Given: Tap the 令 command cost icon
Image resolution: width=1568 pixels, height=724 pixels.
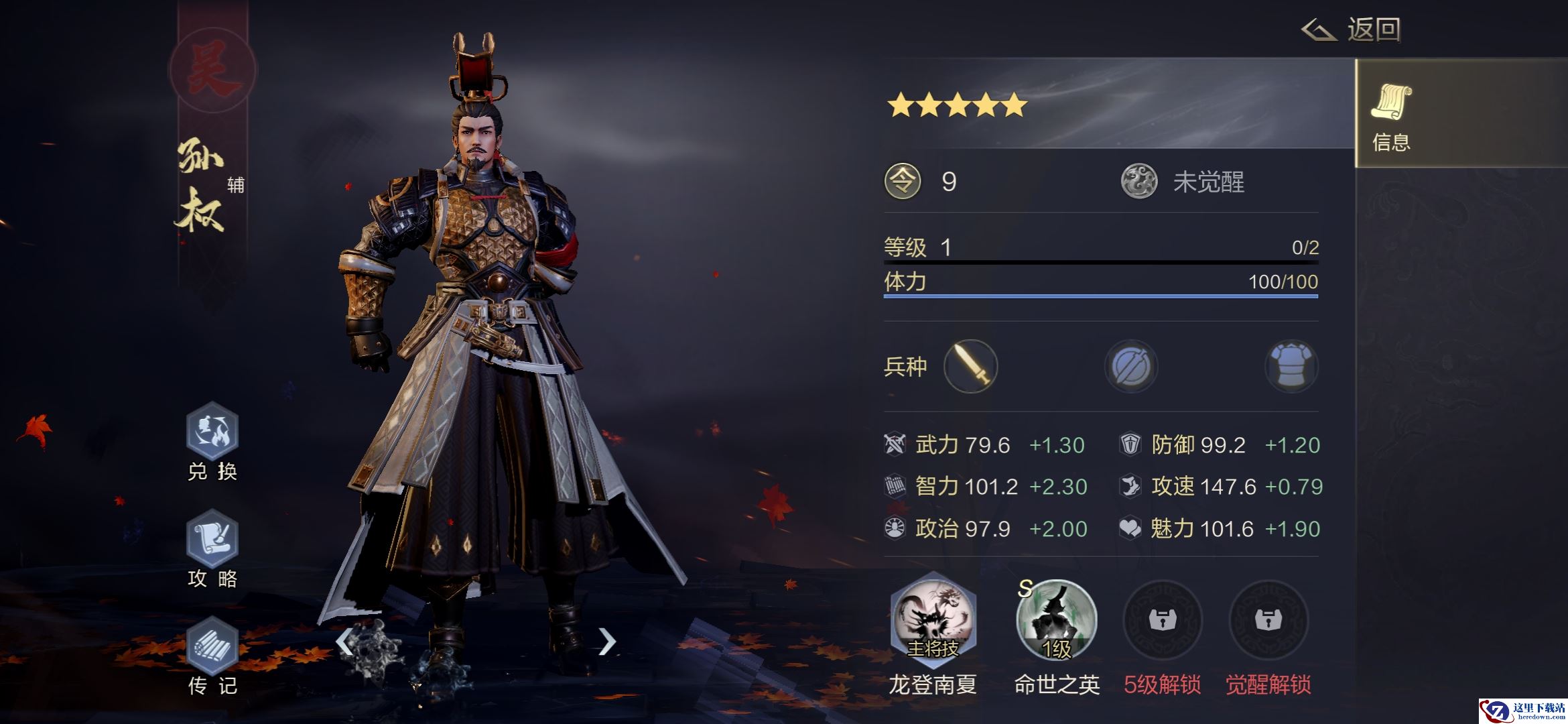Looking at the screenshot, I should pyautogui.click(x=903, y=182).
